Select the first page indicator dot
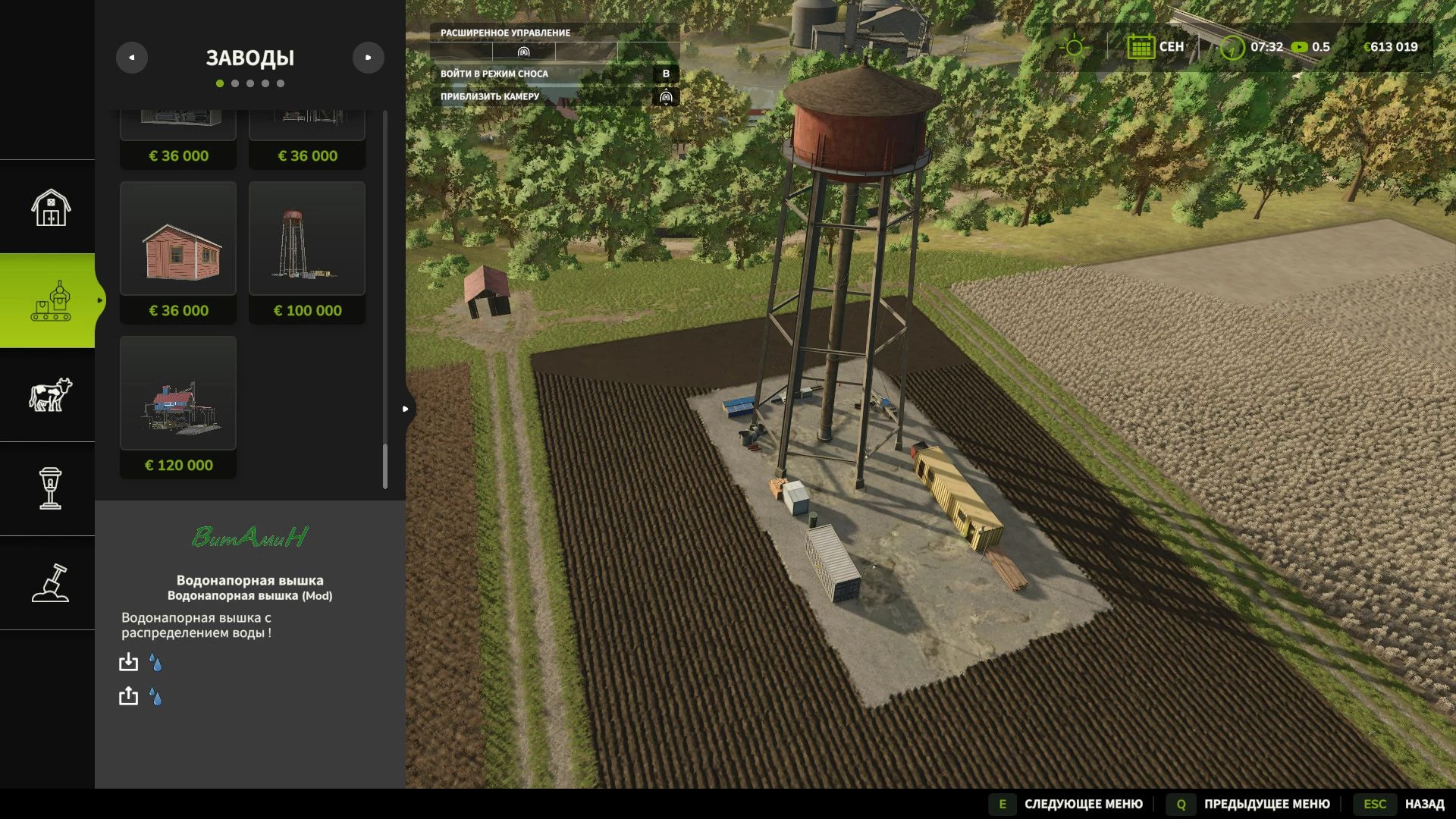1456x819 pixels. click(220, 83)
